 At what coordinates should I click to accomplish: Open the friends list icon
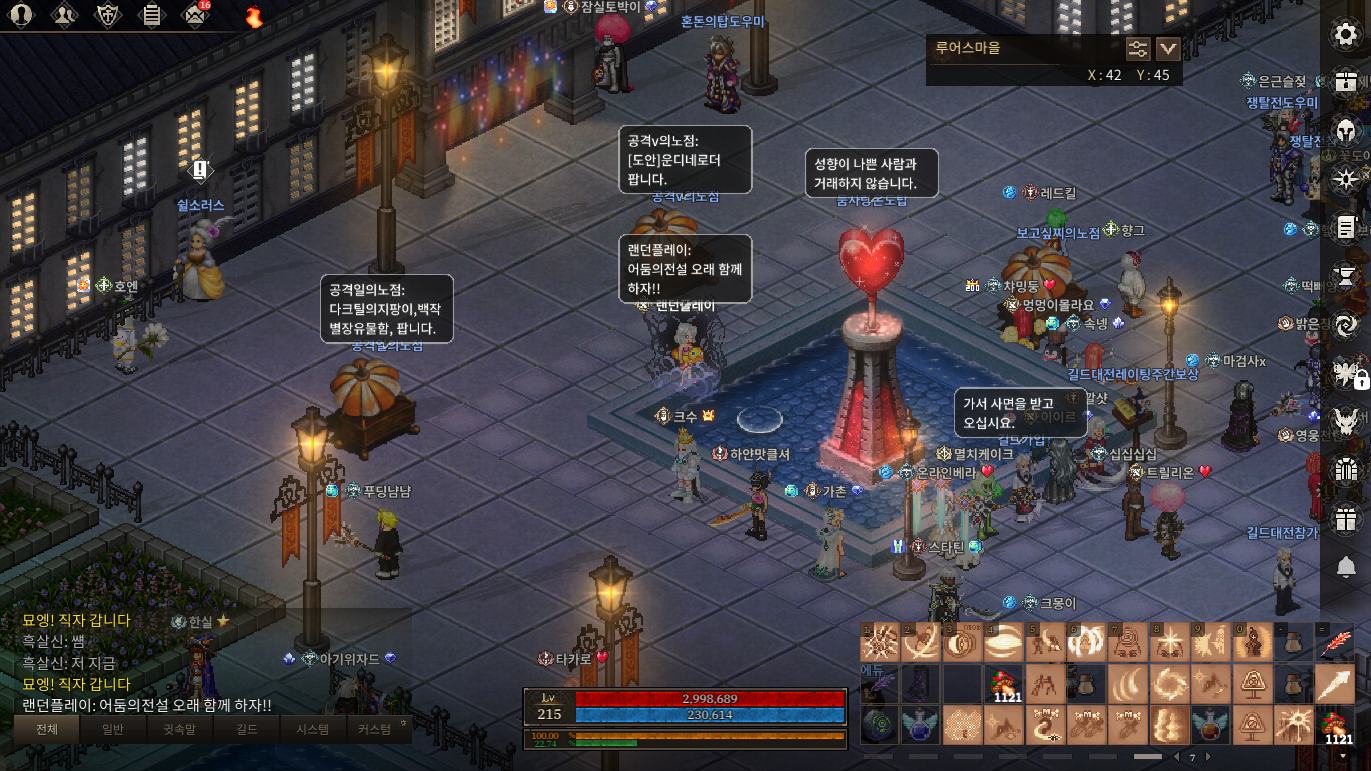coord(64,15)
